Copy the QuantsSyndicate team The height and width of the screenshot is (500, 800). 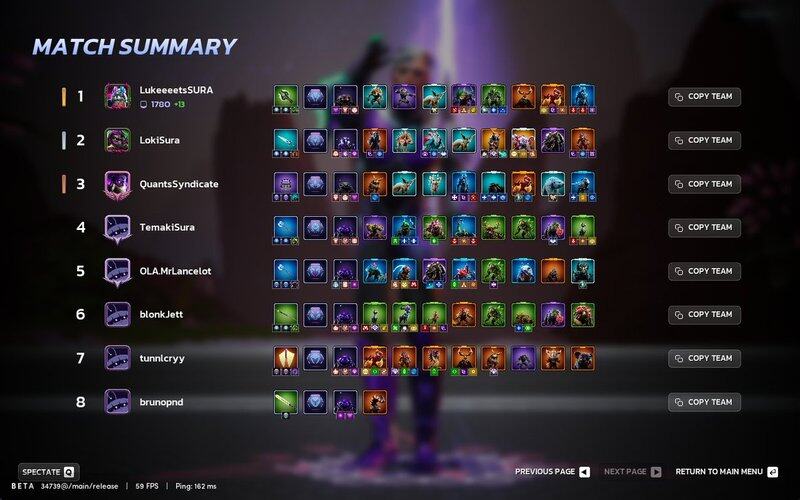pos(704,184)
